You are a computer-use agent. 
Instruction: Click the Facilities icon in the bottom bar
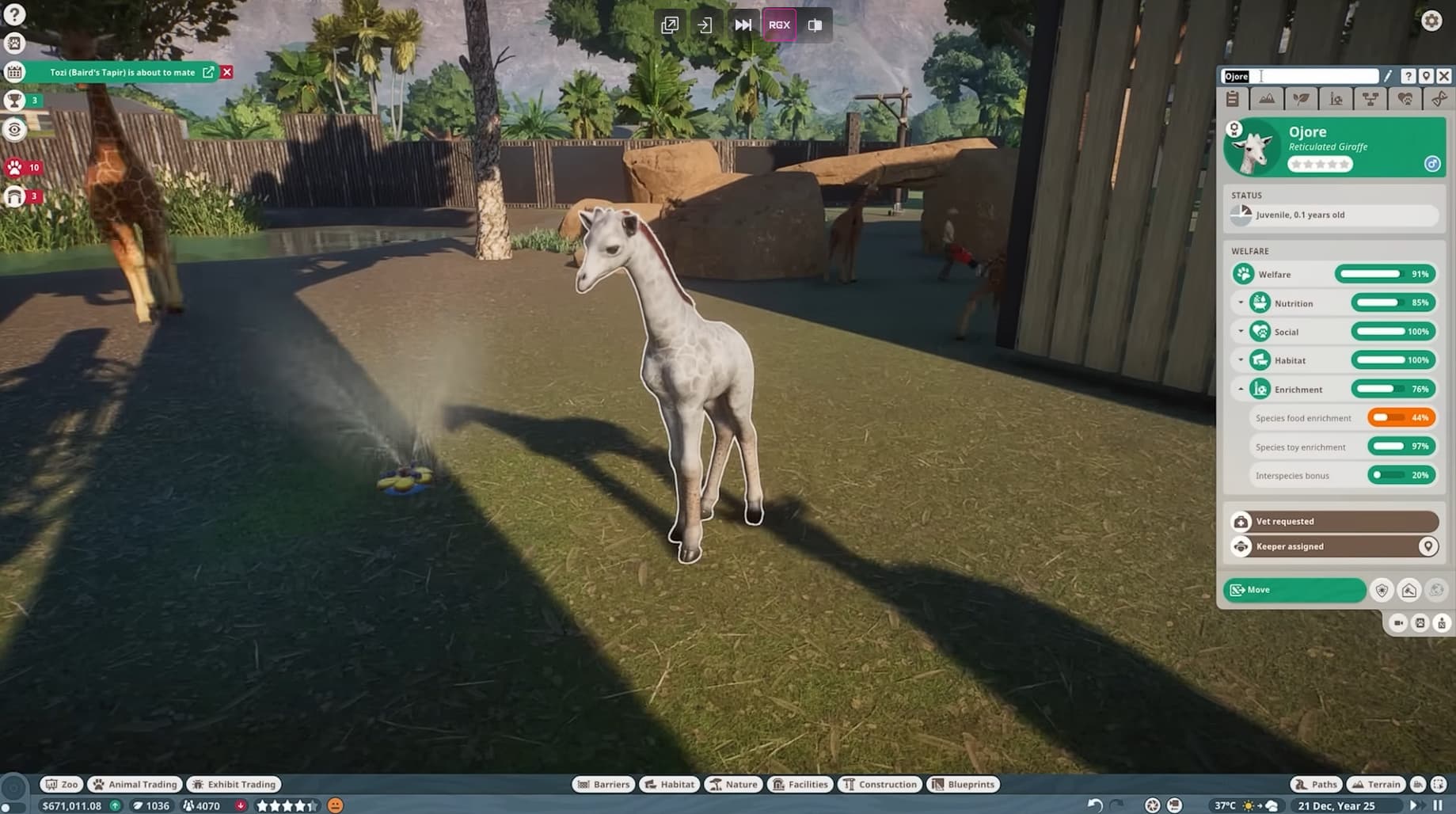coord(800,784)
